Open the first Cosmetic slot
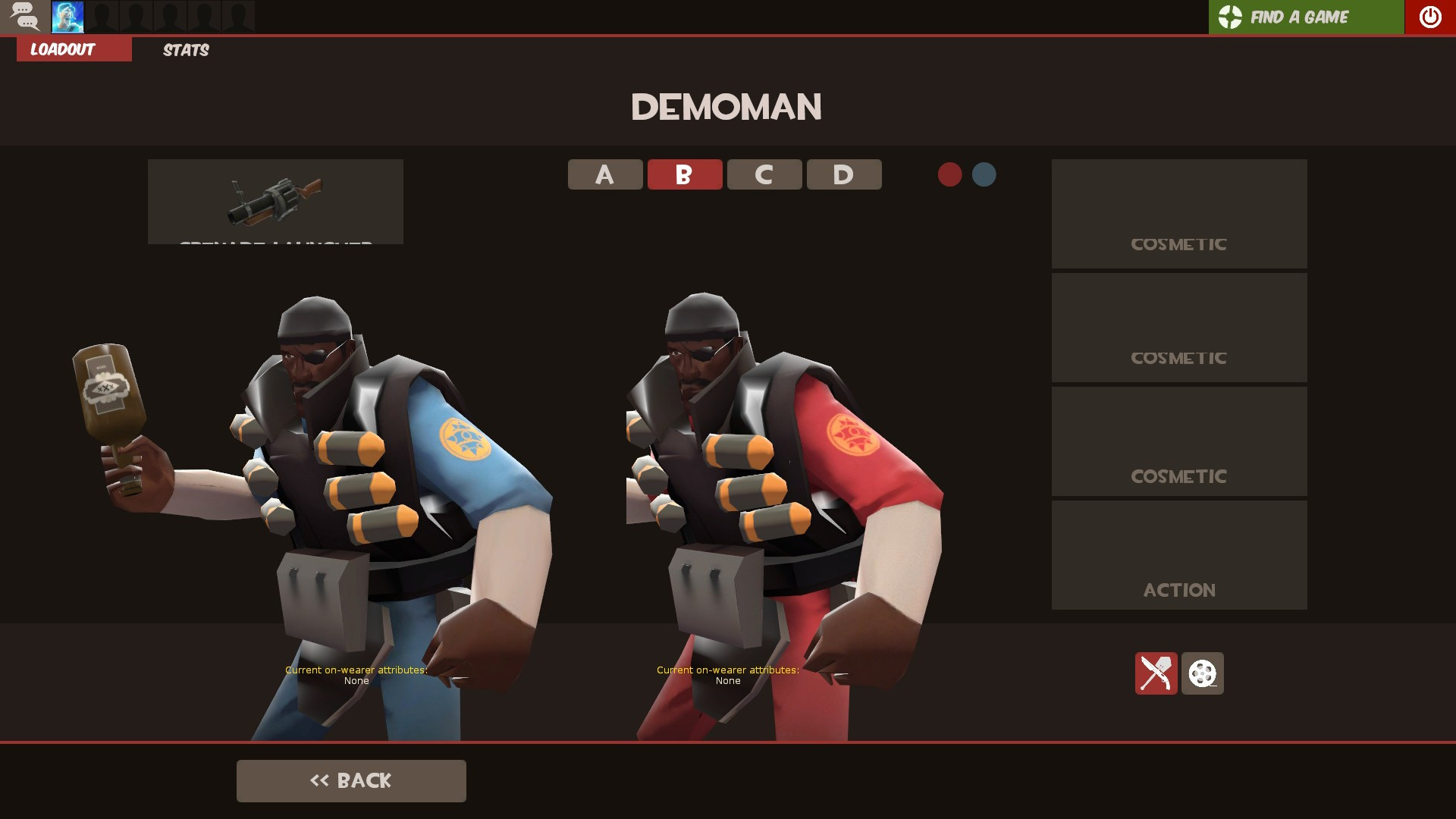 (x=1178, y=213)
